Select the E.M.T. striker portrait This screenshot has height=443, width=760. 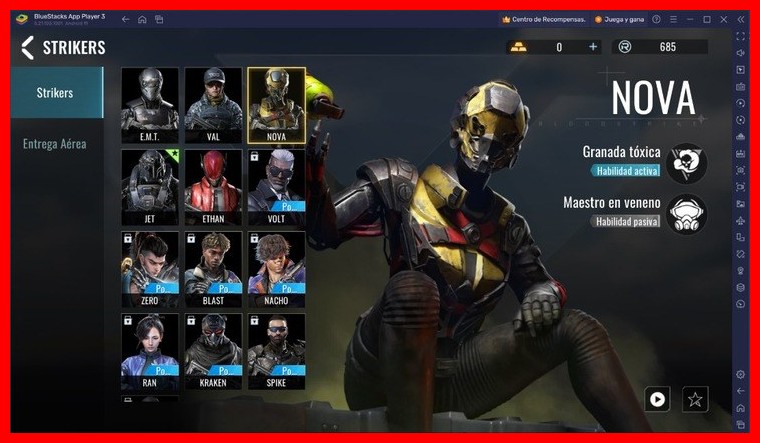[x=150, y=105]
